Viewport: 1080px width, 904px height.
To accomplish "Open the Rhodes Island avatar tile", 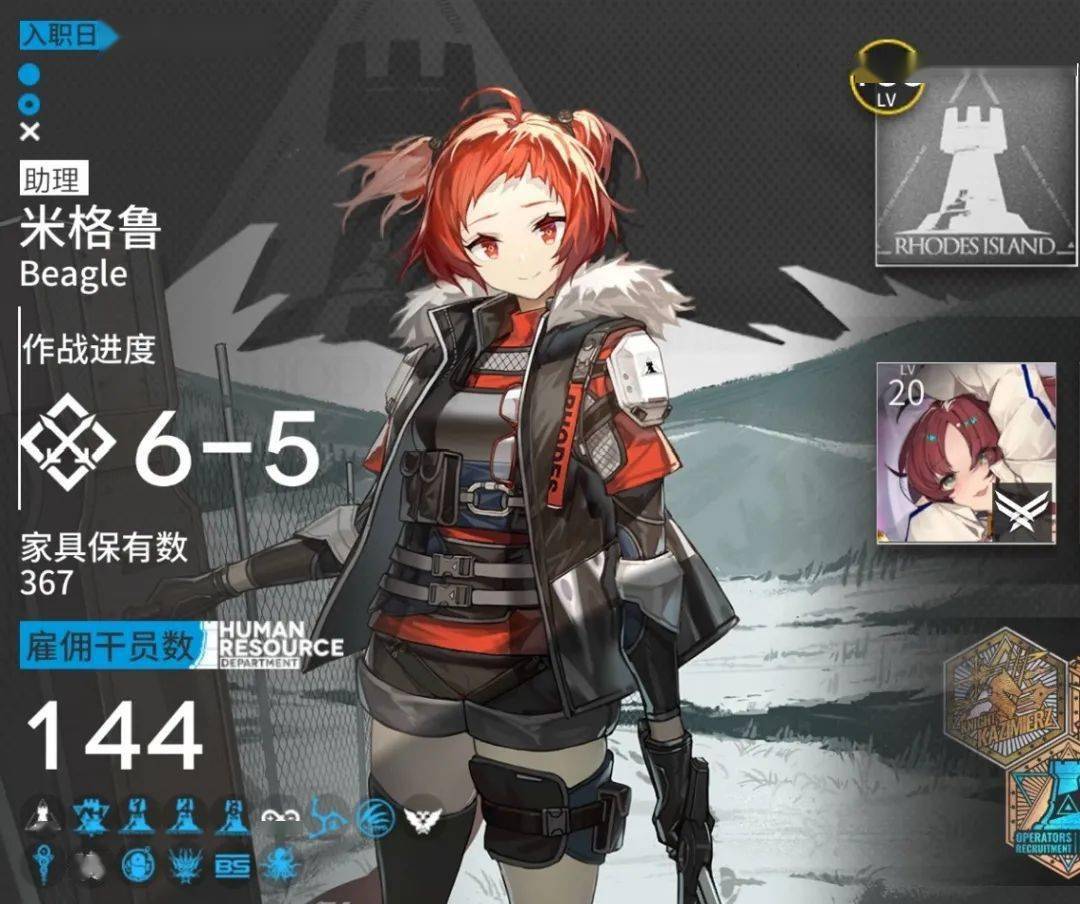I will pos(966,168).
